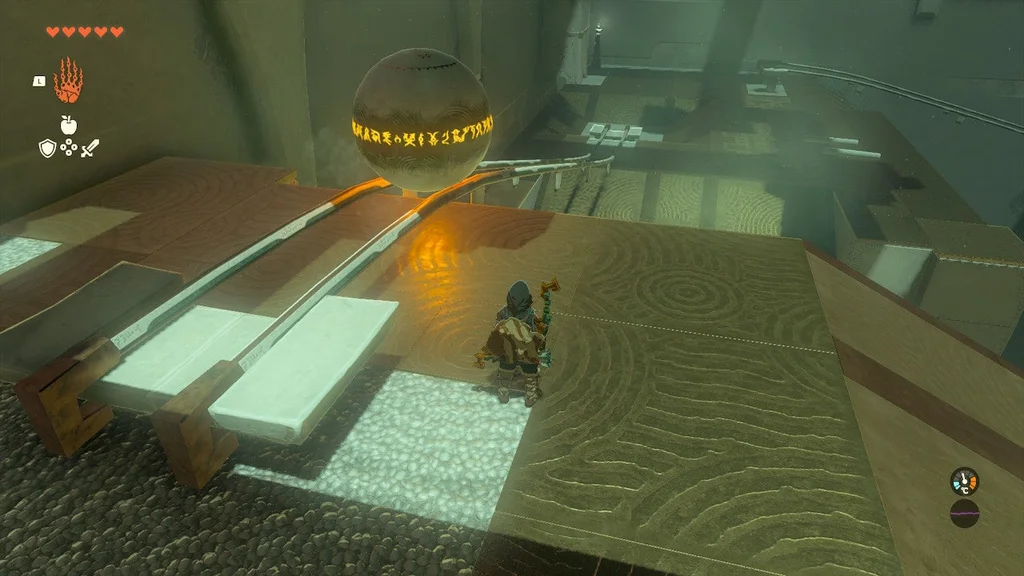Choose the sword weapon icon
1024x576 pixels.
[89, 148]
